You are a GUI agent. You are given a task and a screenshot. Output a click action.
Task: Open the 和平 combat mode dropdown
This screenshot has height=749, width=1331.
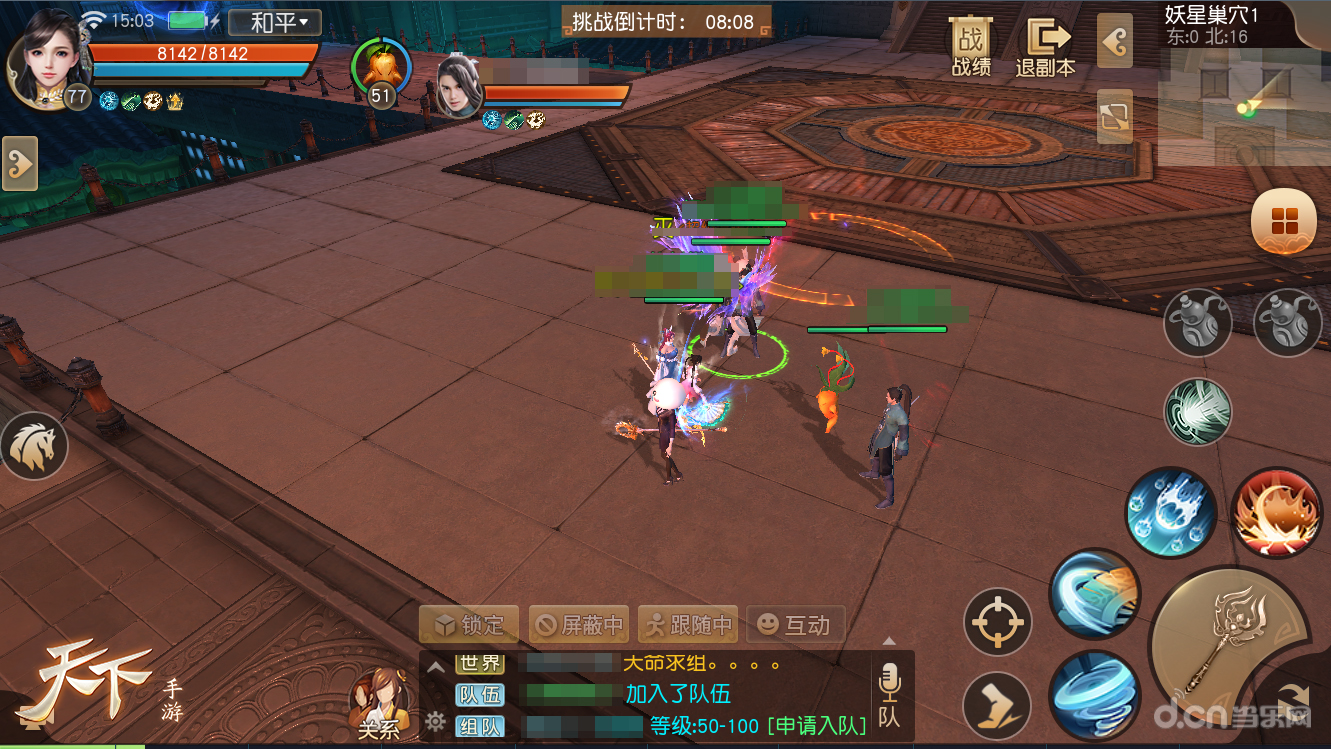coord(273,22)
